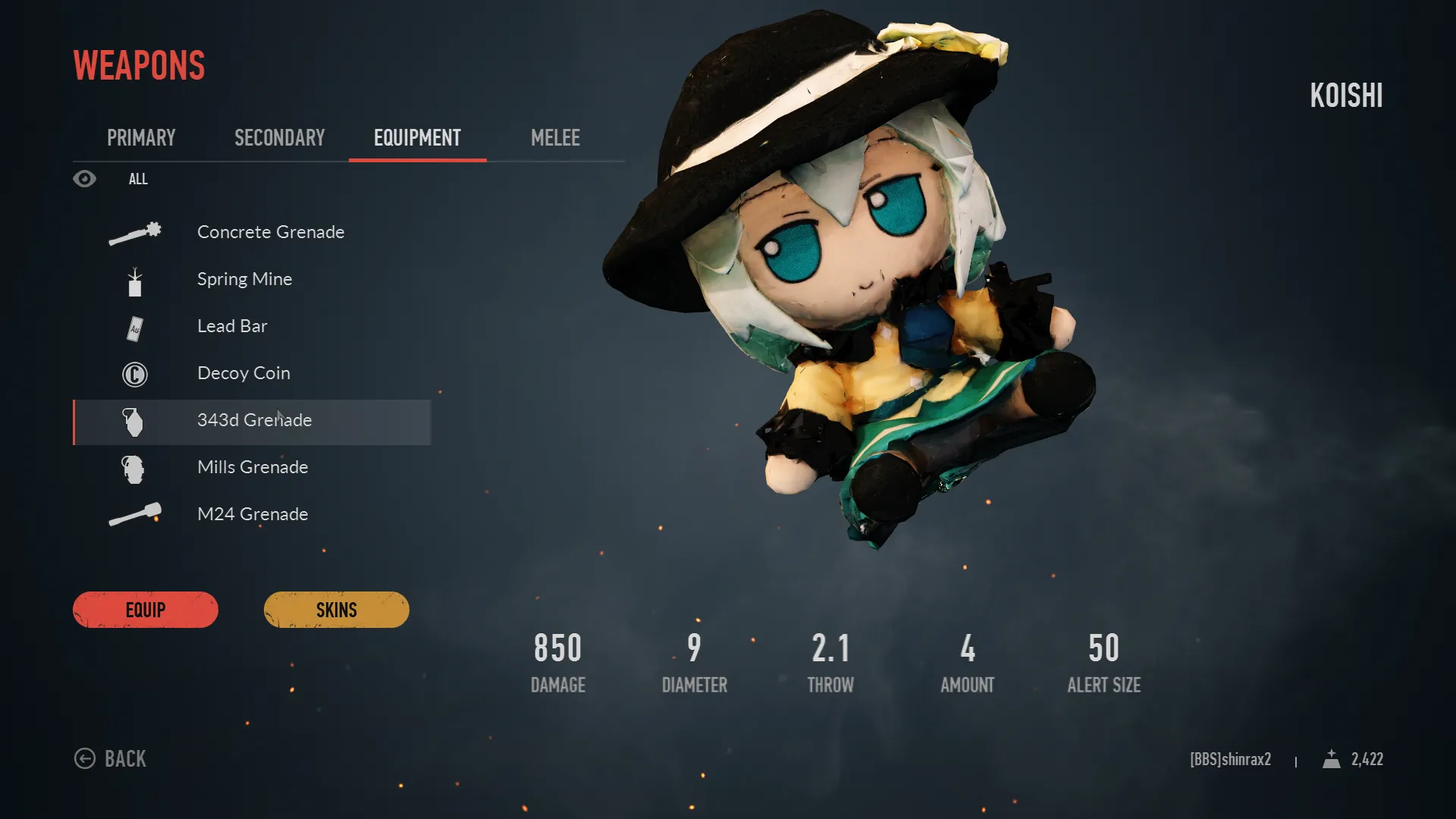Open the Secondary weapons tab
Screen dimensions: 1456x819
[279, 138]
